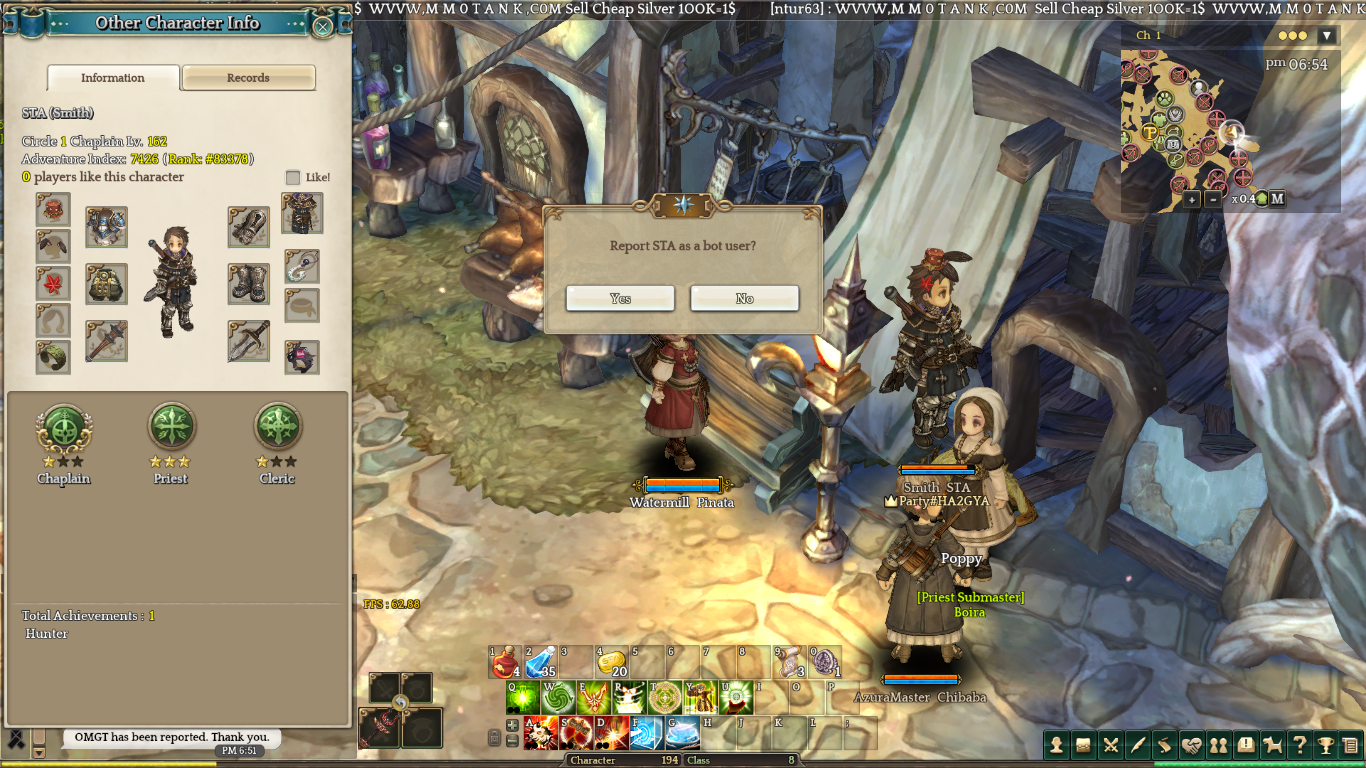Viewport: 1366px width, 768px height.
Task: Use the scroll item in slot 9
Action: pos(790,662)
